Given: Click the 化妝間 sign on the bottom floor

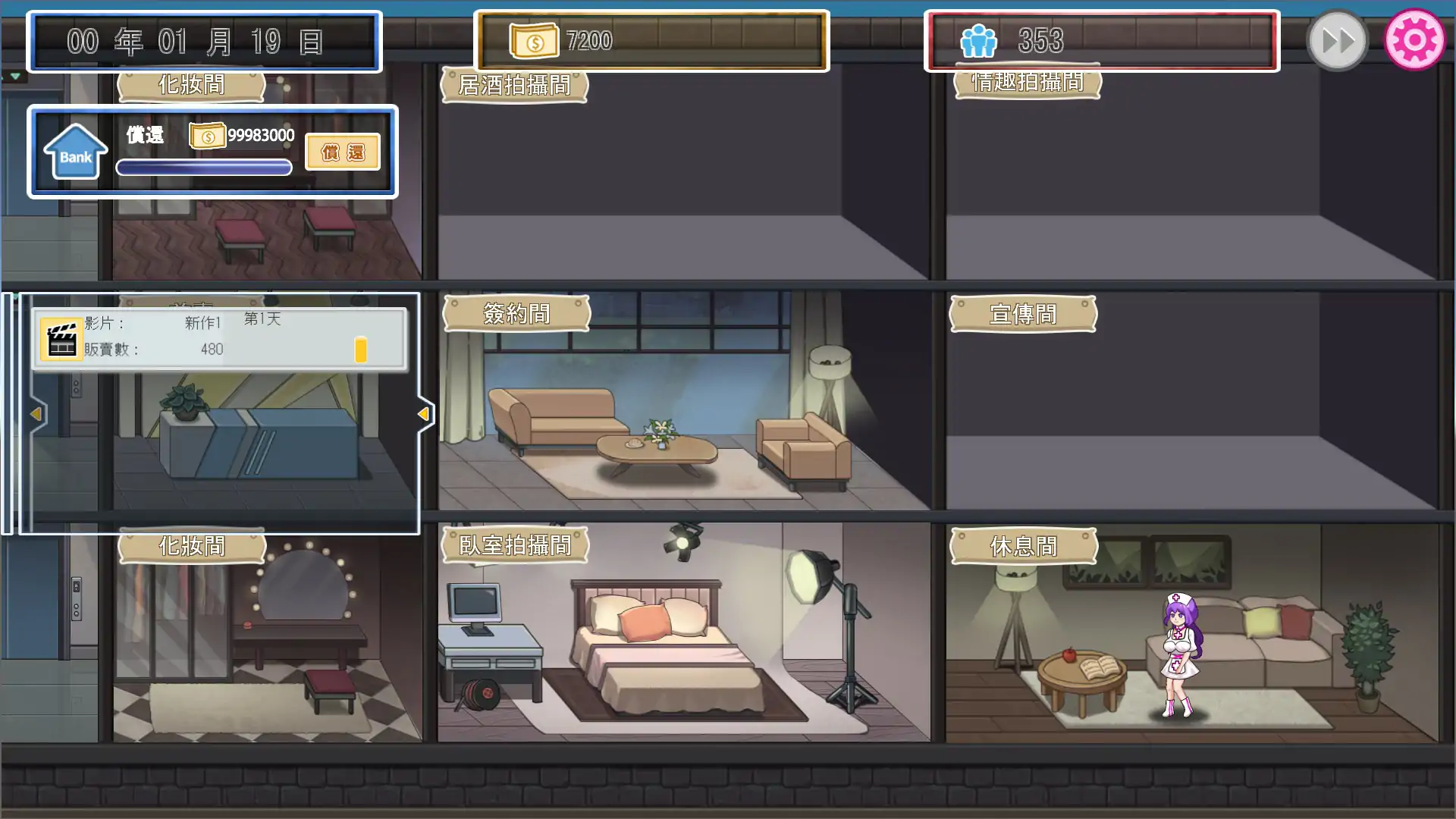Looking at the screenshot, I should [192, 546].
